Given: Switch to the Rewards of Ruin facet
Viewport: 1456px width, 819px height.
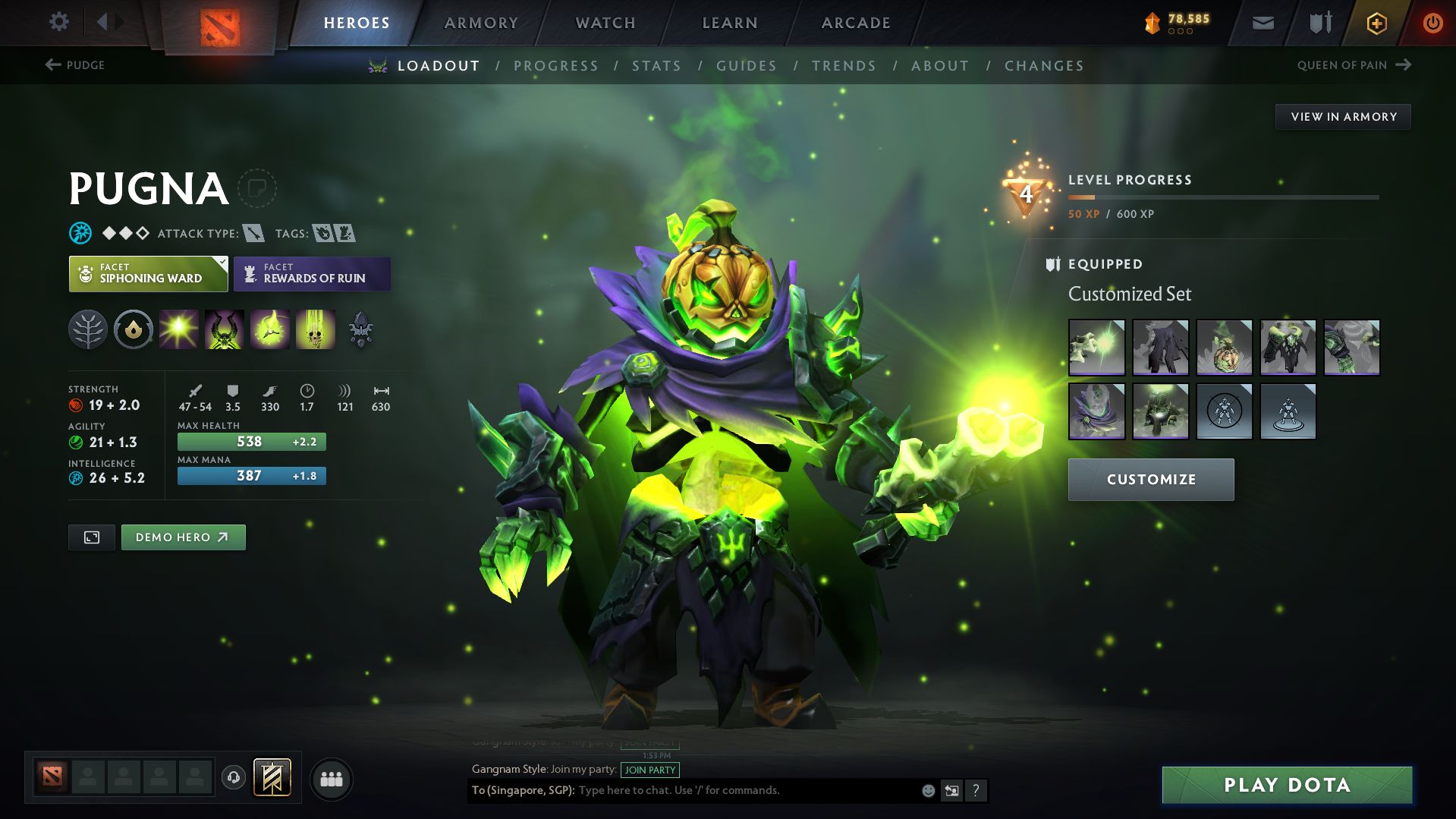Looking at the screenshot, I should pyautogui.click(x=312, y=273).
